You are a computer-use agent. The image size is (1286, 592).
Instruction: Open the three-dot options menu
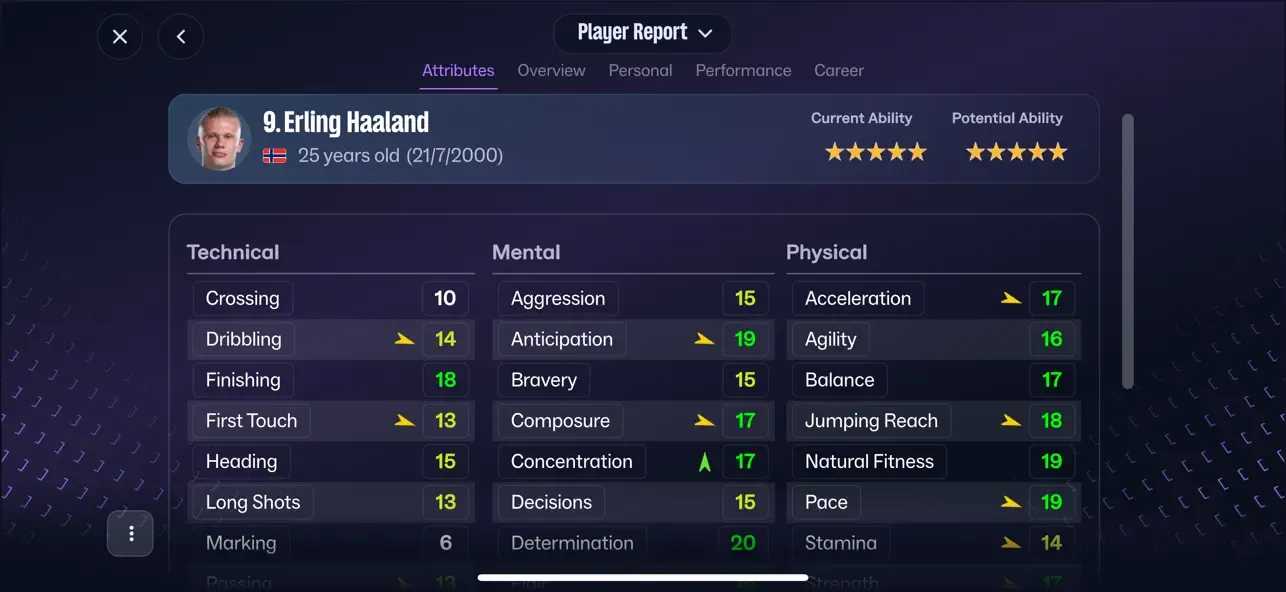click(131, 533)
